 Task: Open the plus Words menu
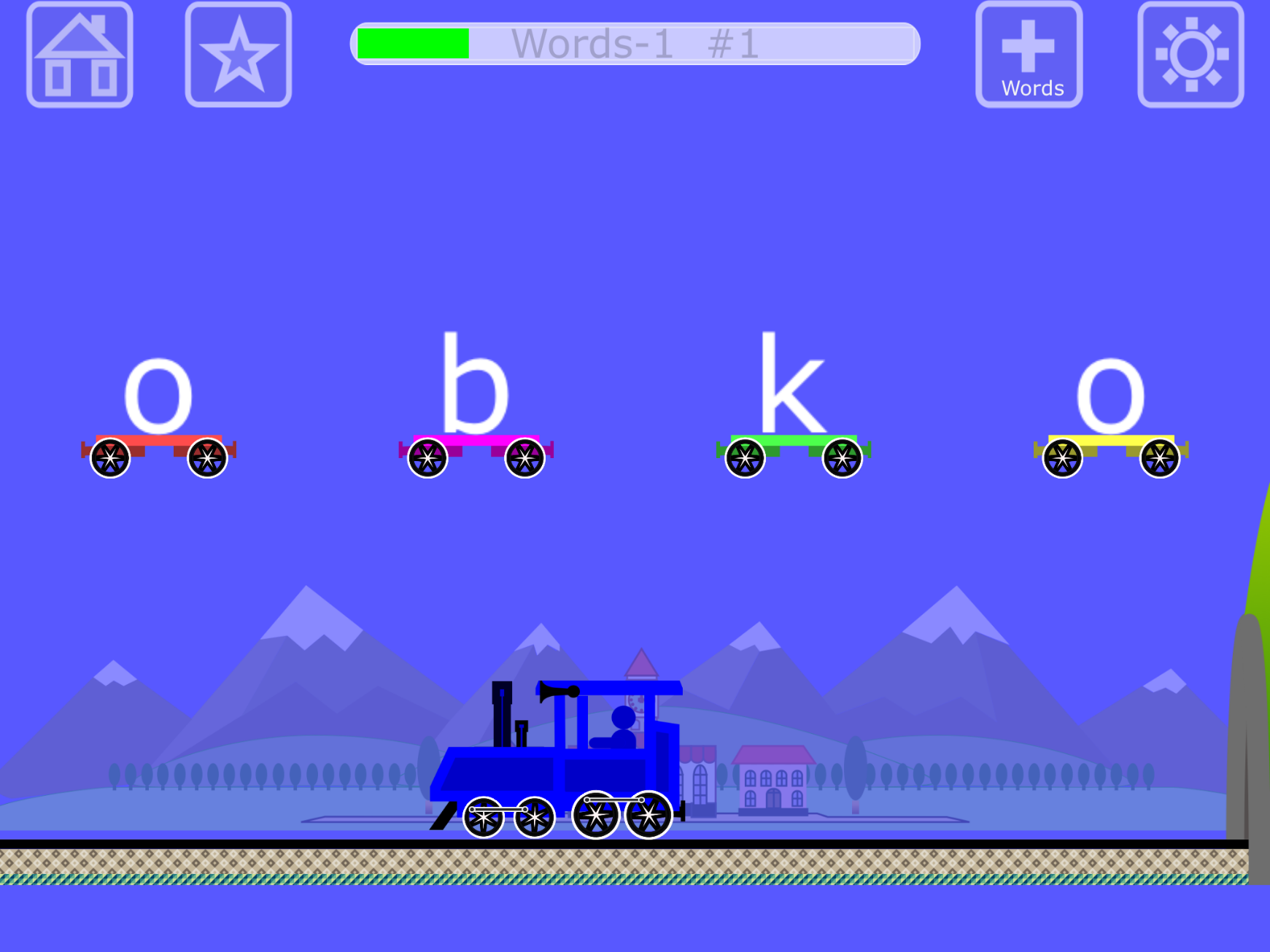tap(1029, 55)
